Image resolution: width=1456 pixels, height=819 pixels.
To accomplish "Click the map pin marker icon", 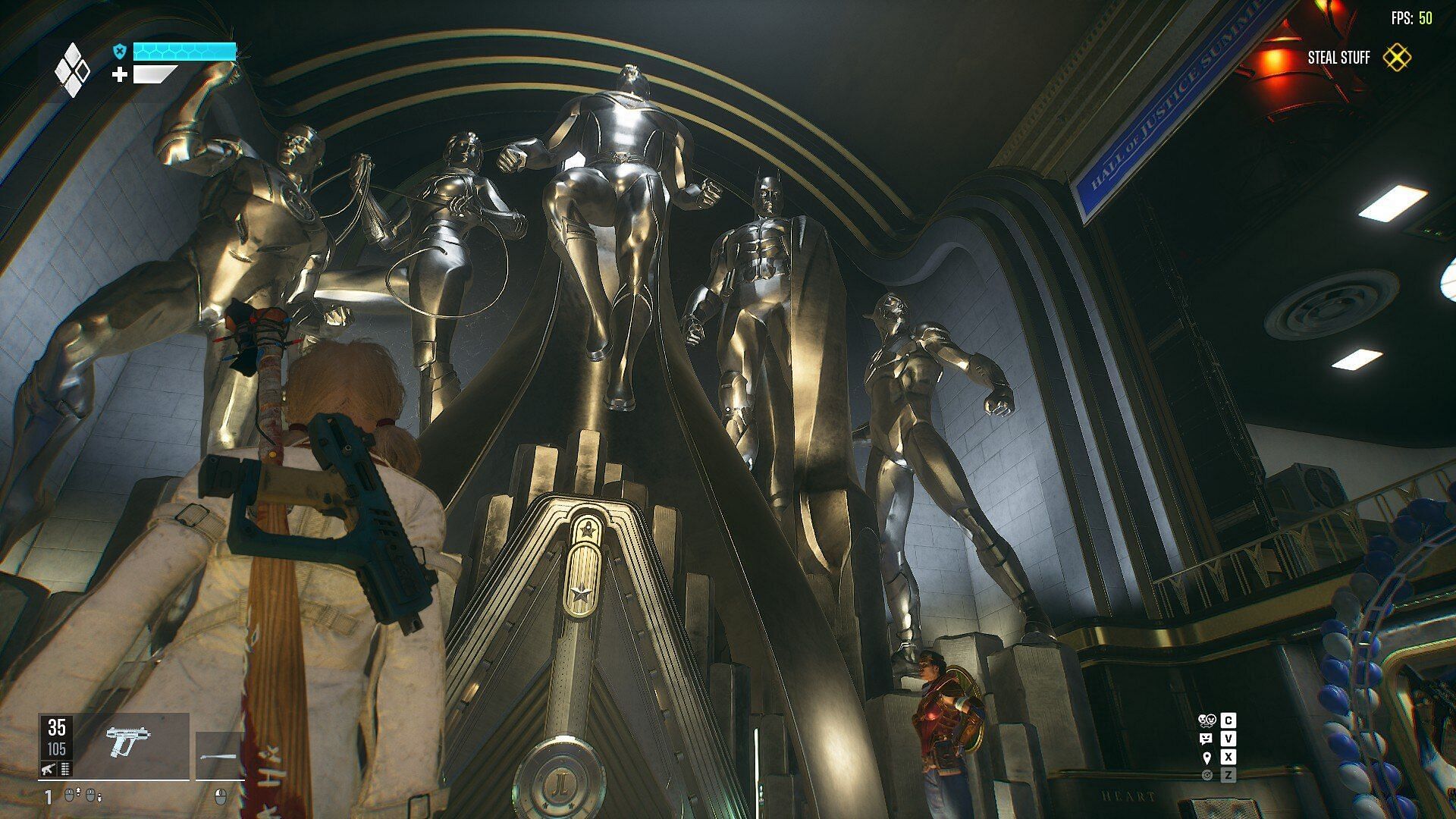I will point(1207,757).
